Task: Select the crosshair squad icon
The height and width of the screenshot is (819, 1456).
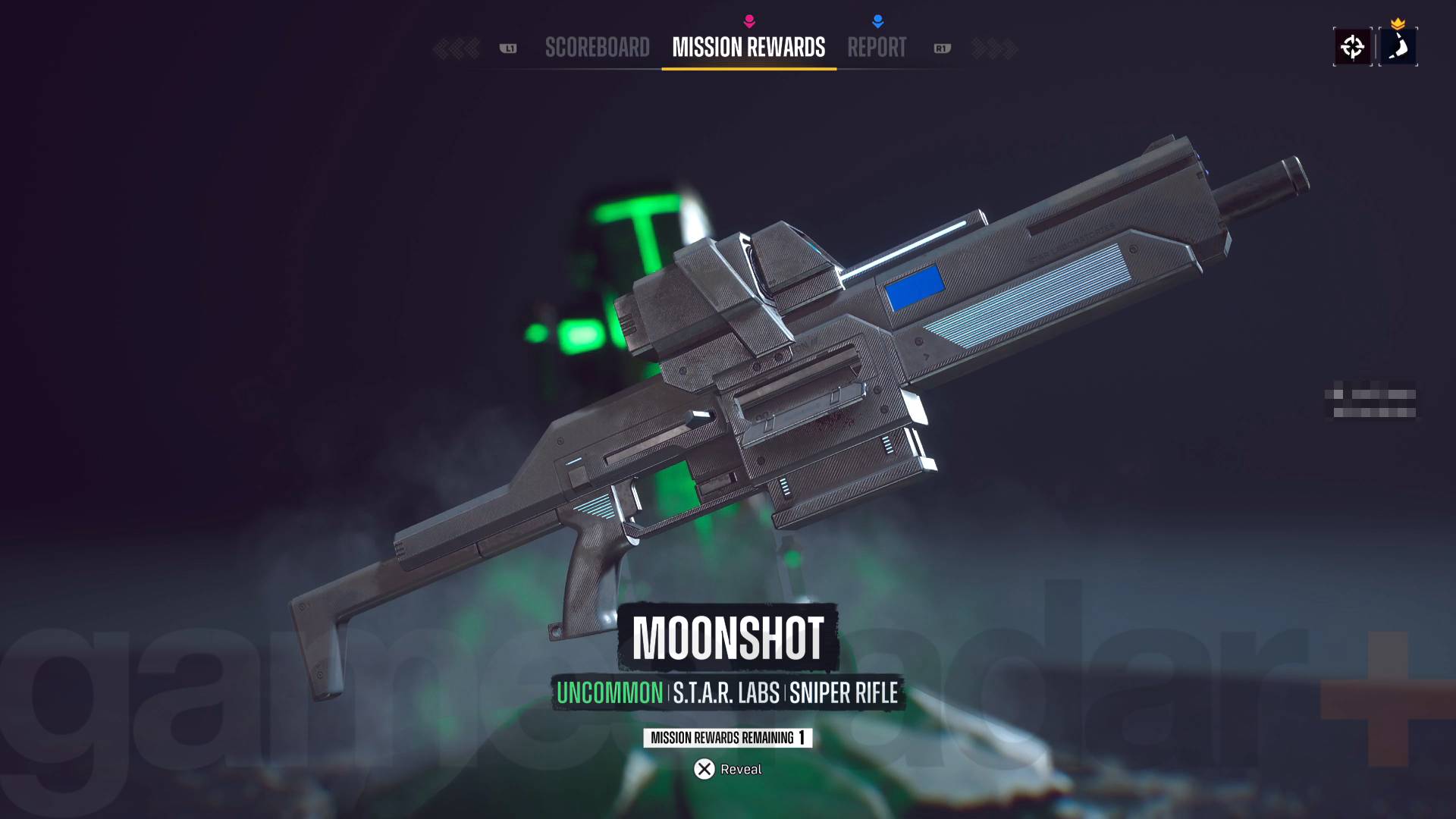Action: pyautogui.click(x=1352, y=47)
